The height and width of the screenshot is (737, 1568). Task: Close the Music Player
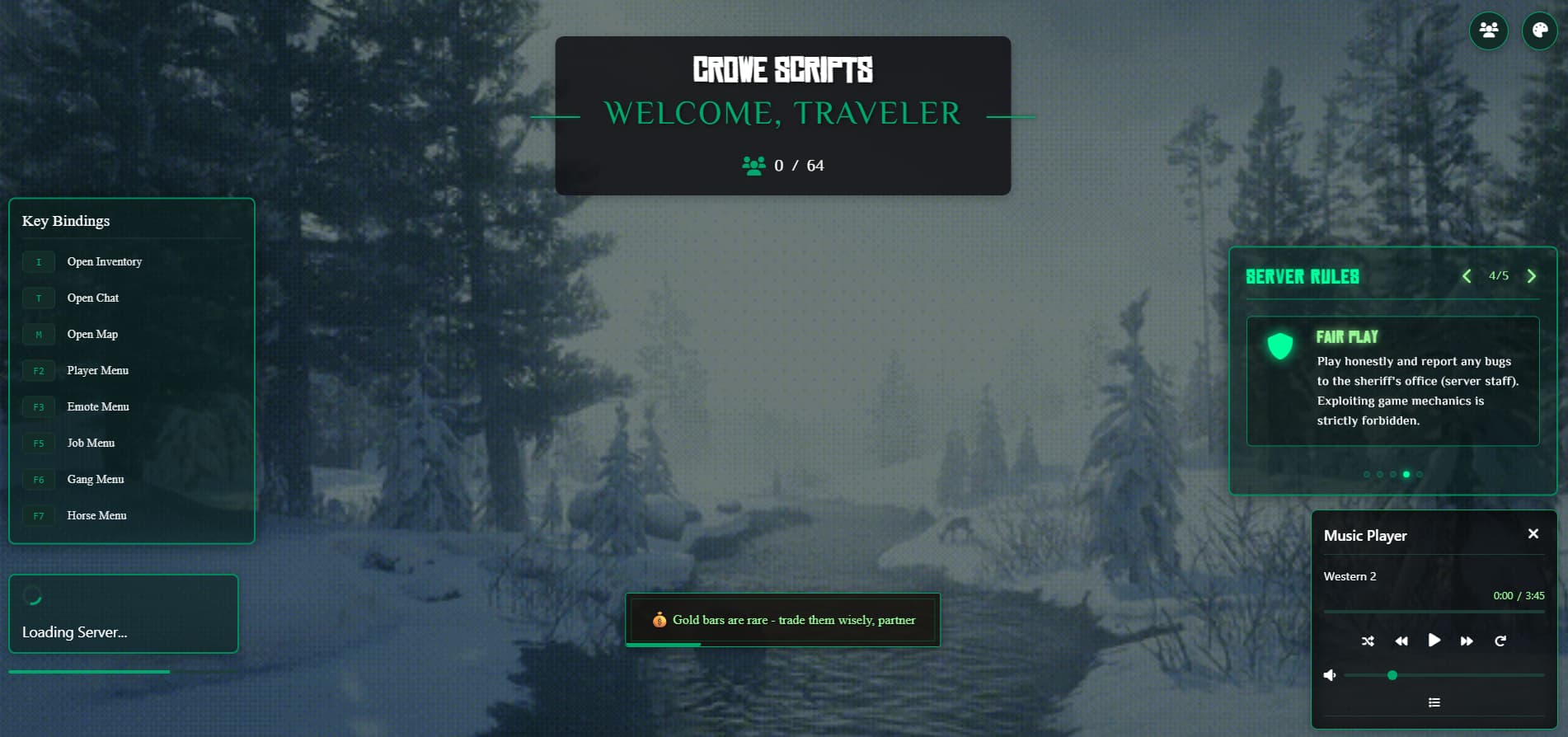1533,533
